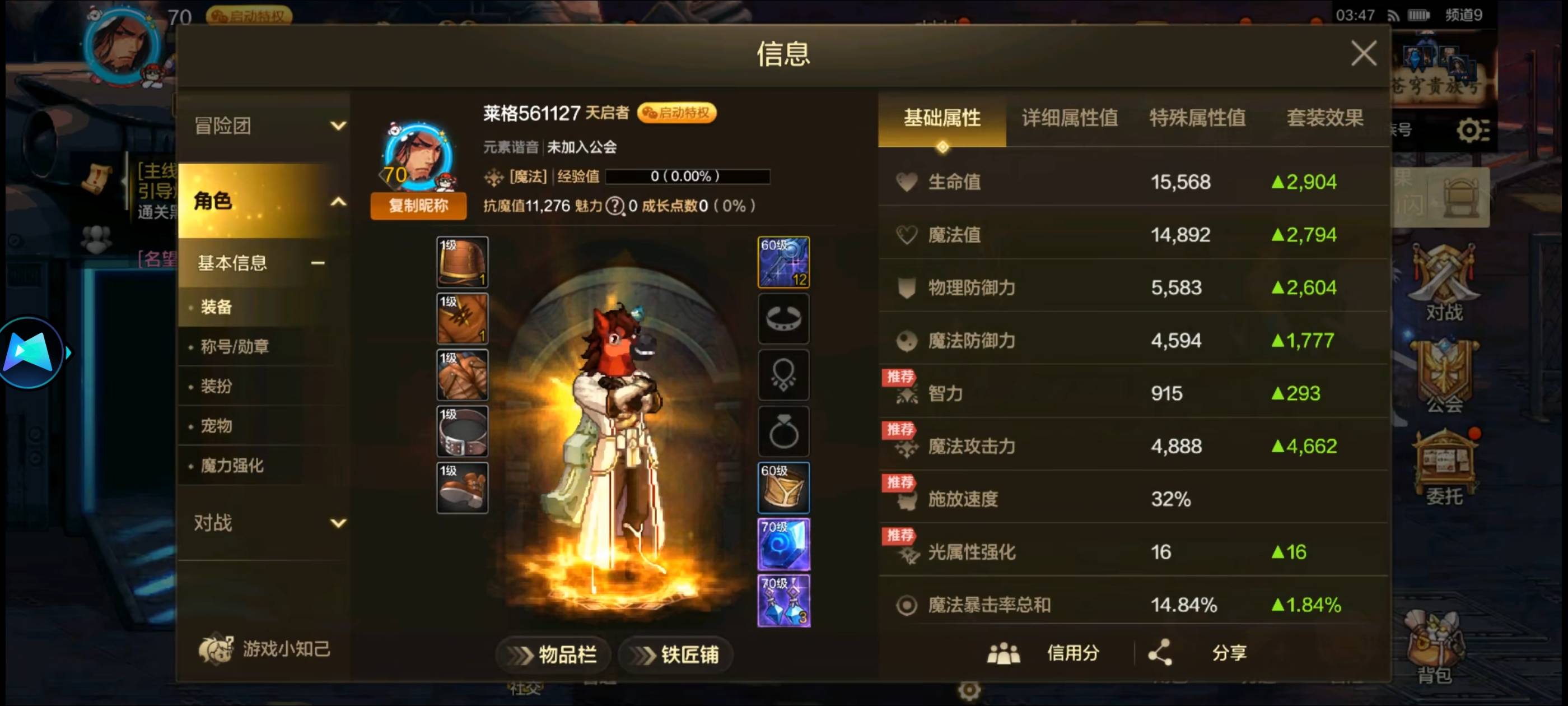
Task: Click the charm question mark help icon
Action: pos(616,206)
